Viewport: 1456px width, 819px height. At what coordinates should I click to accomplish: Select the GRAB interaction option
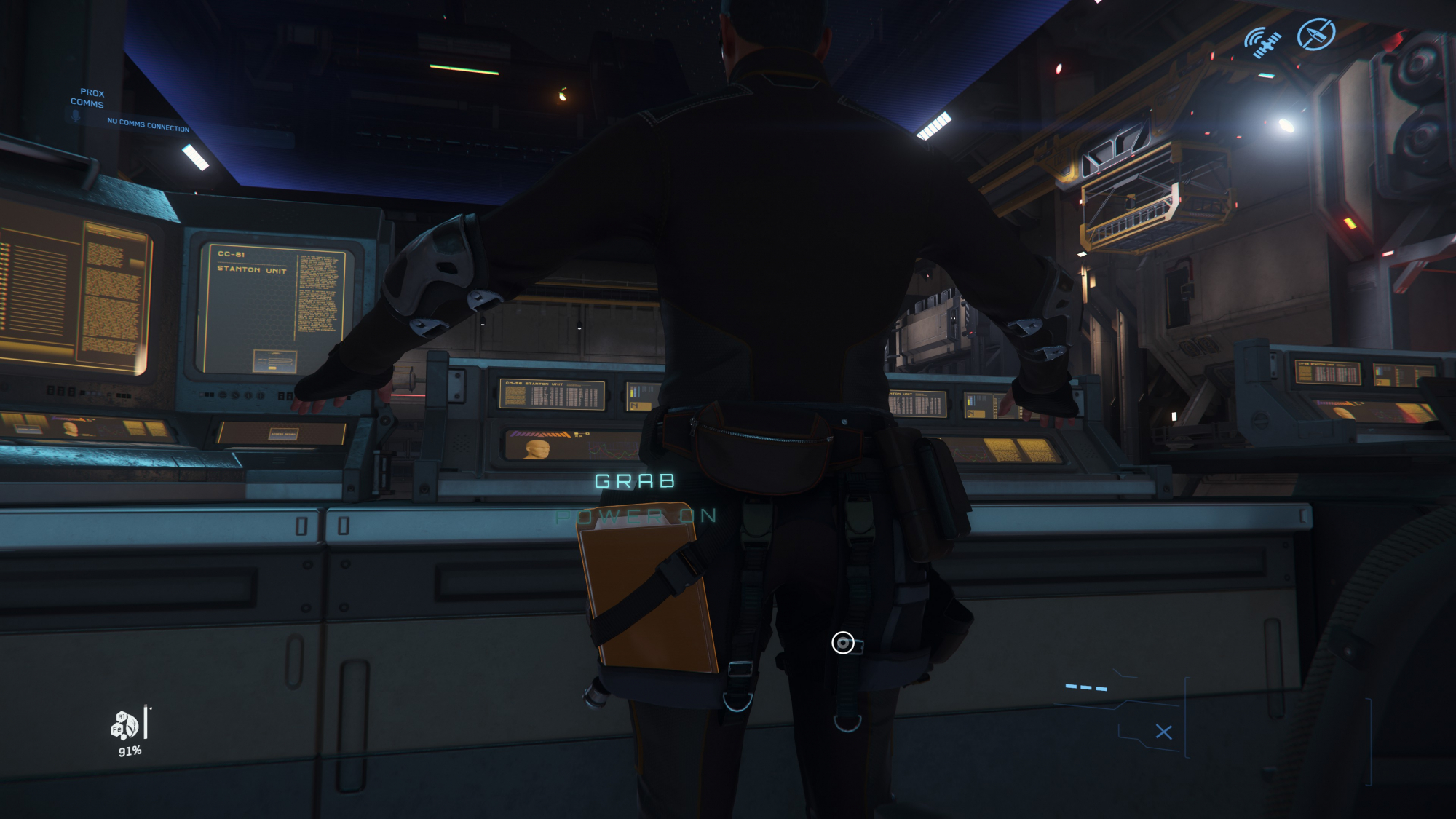coord(635,481)
